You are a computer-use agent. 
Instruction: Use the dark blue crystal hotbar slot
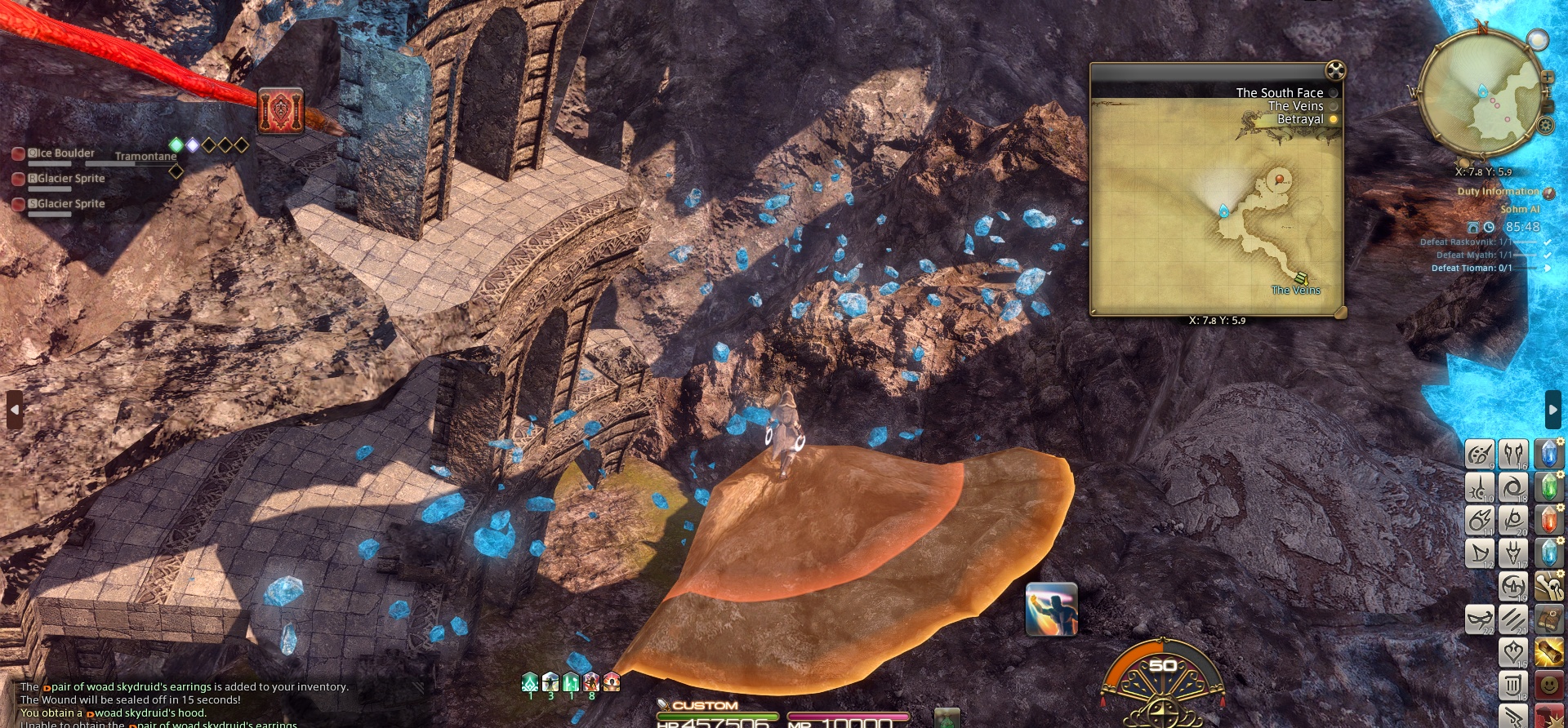click(x=1548, y=454)
